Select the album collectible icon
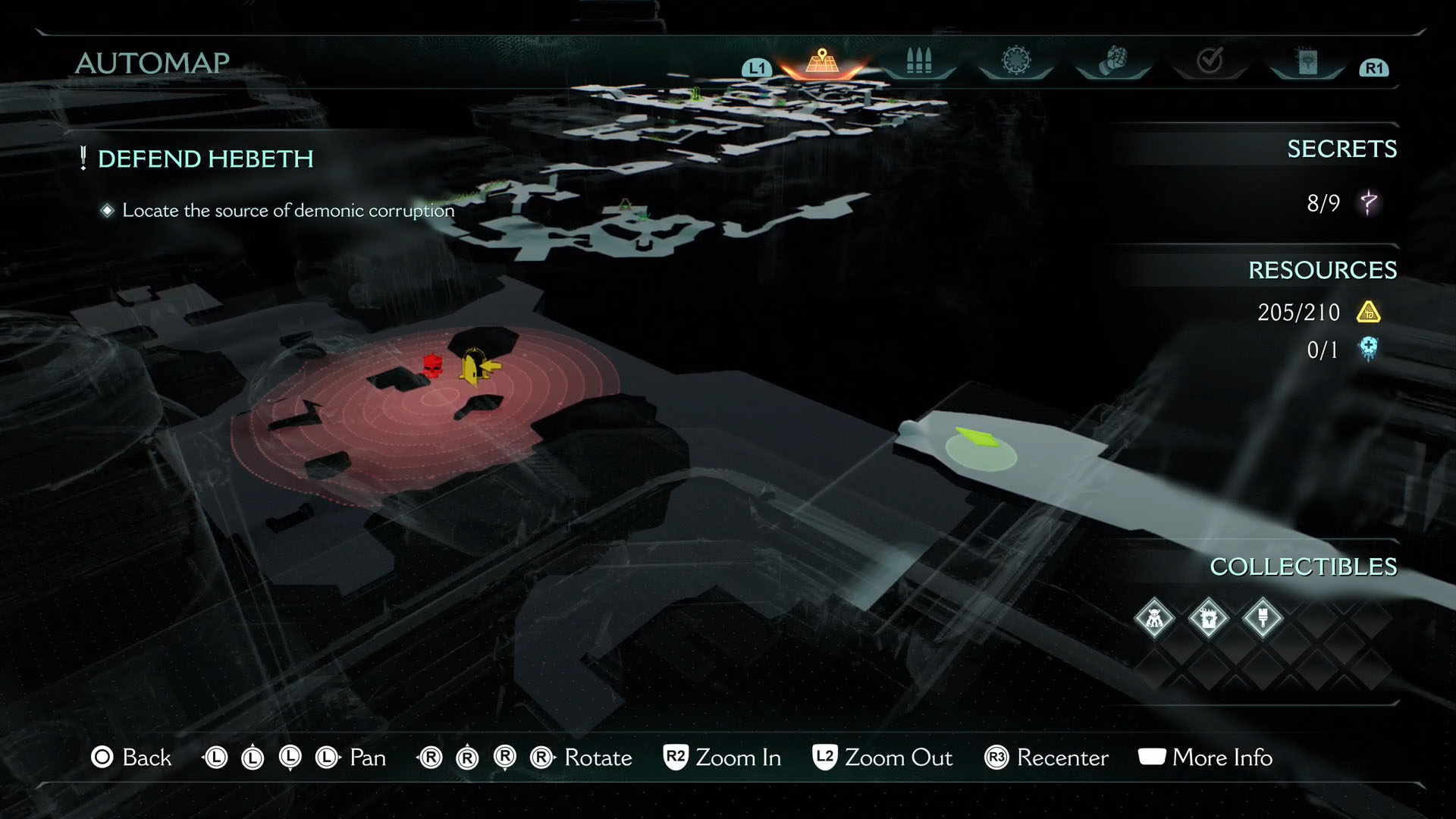This screenshot has height=819, width=1456. tap(1209, 619)
